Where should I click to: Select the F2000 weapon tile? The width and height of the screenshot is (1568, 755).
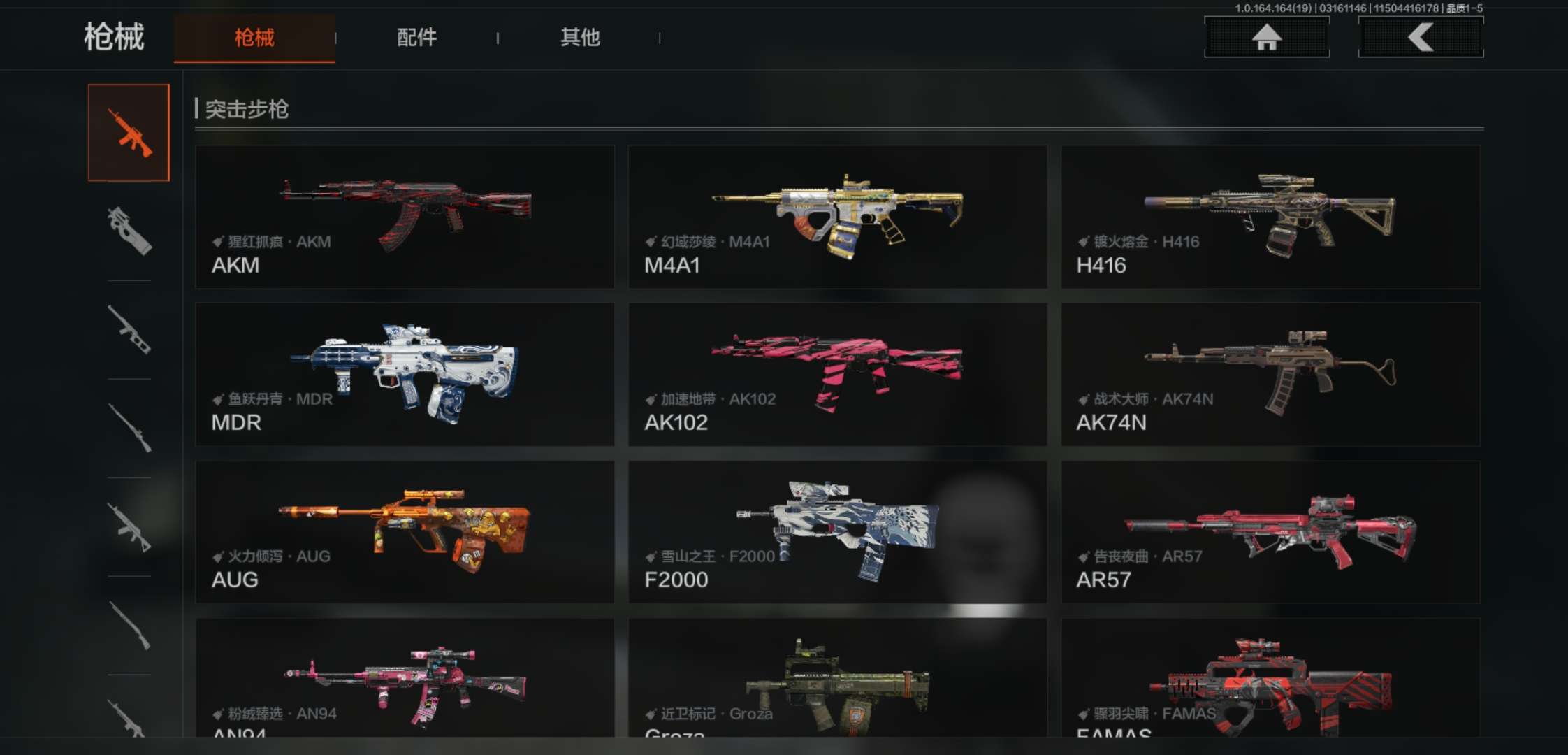coord(837,531)
